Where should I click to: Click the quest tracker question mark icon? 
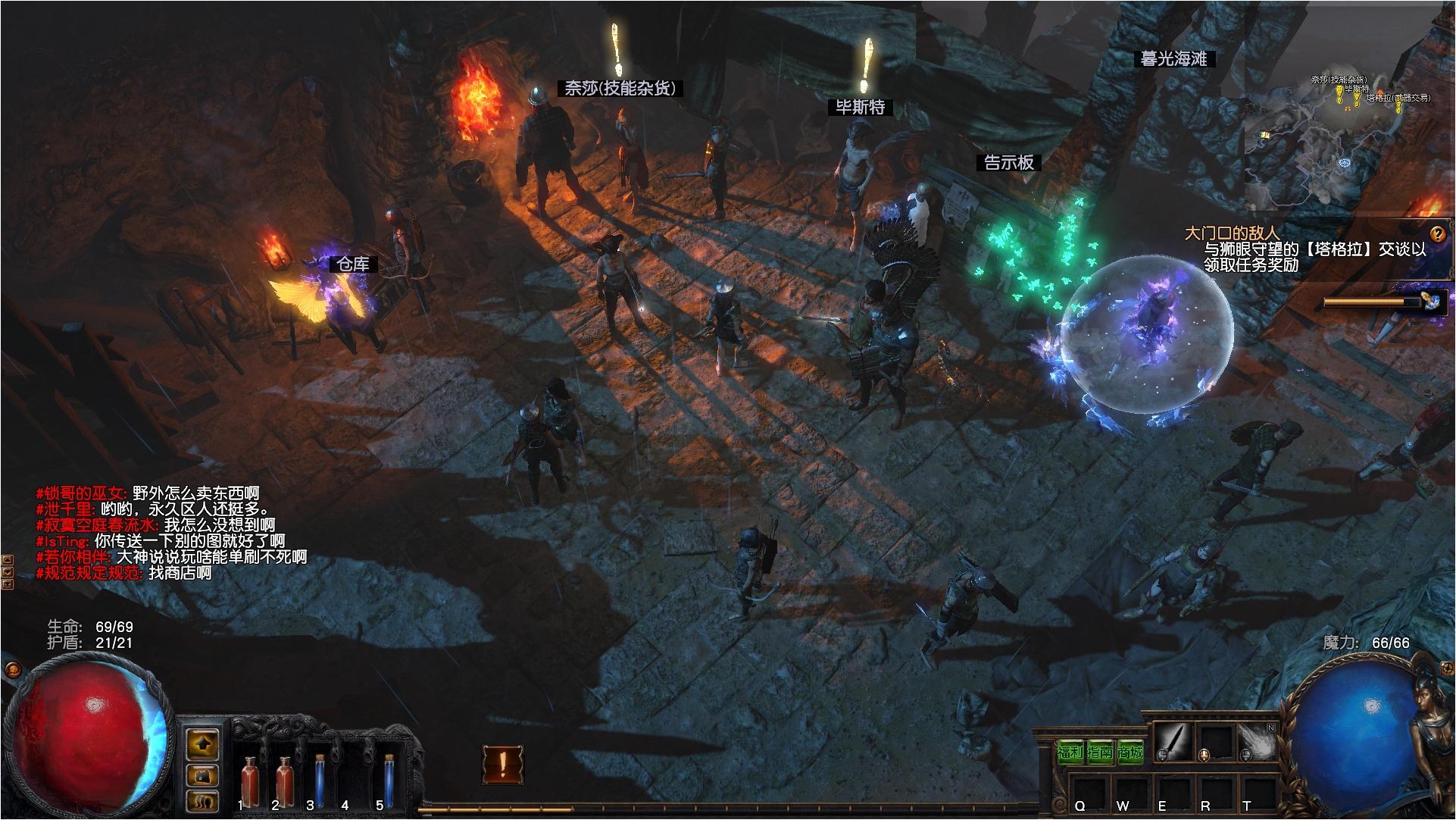pos(1437,233)
